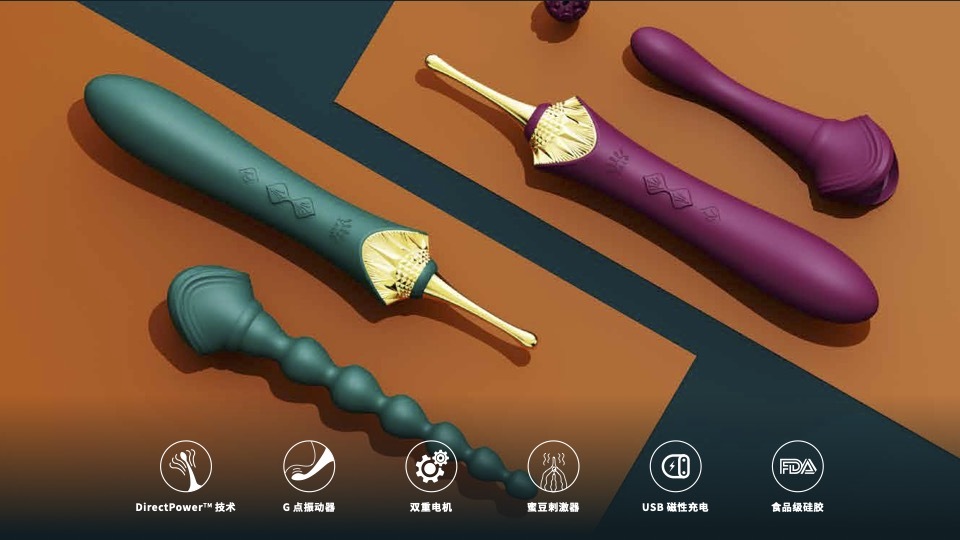Click the FDA 食品级硅胶 icon
Viewport: 960px width, 540px height.
797,466
